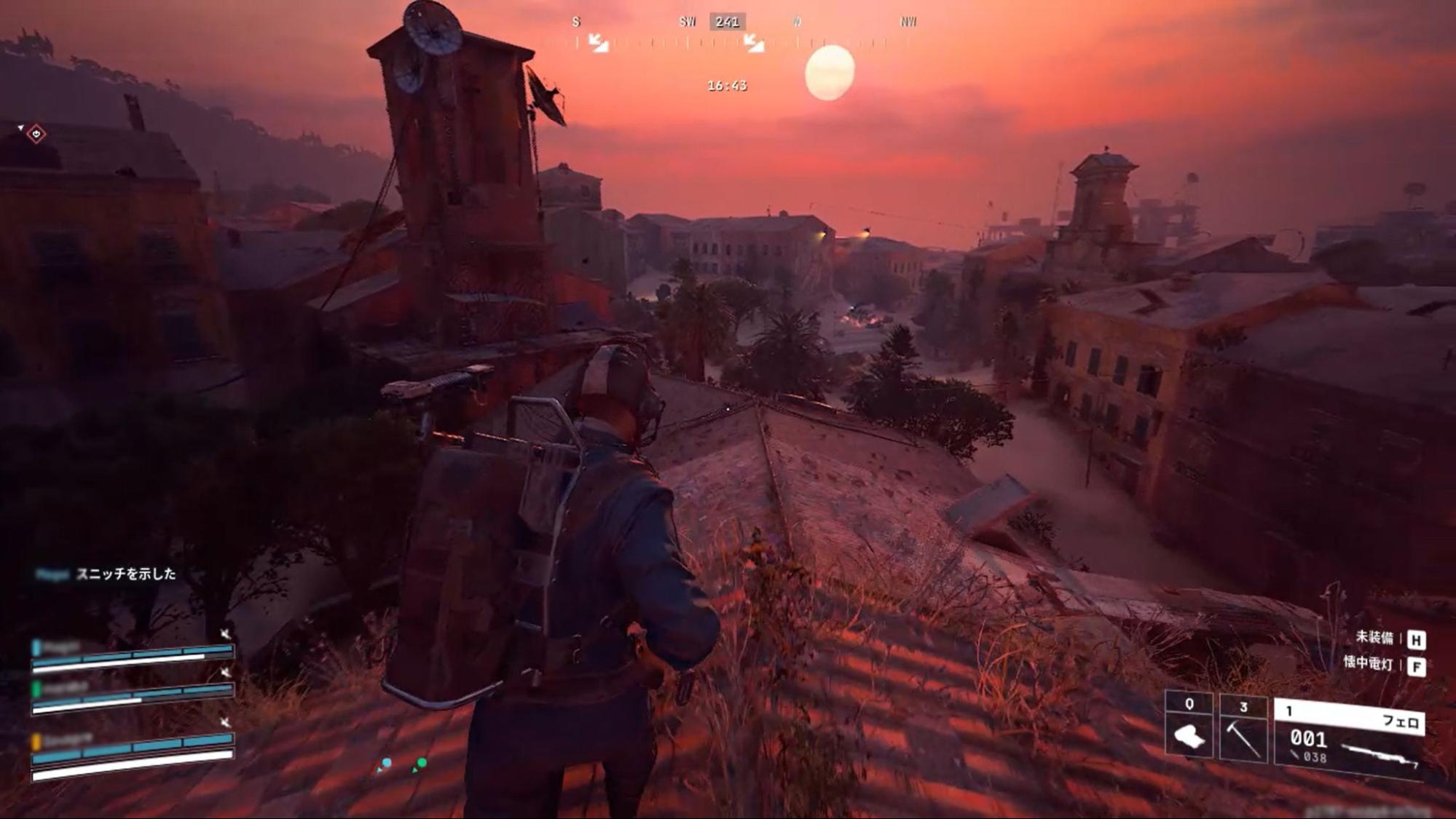Choose the pickaxe tool slot

click(1243, 731)
